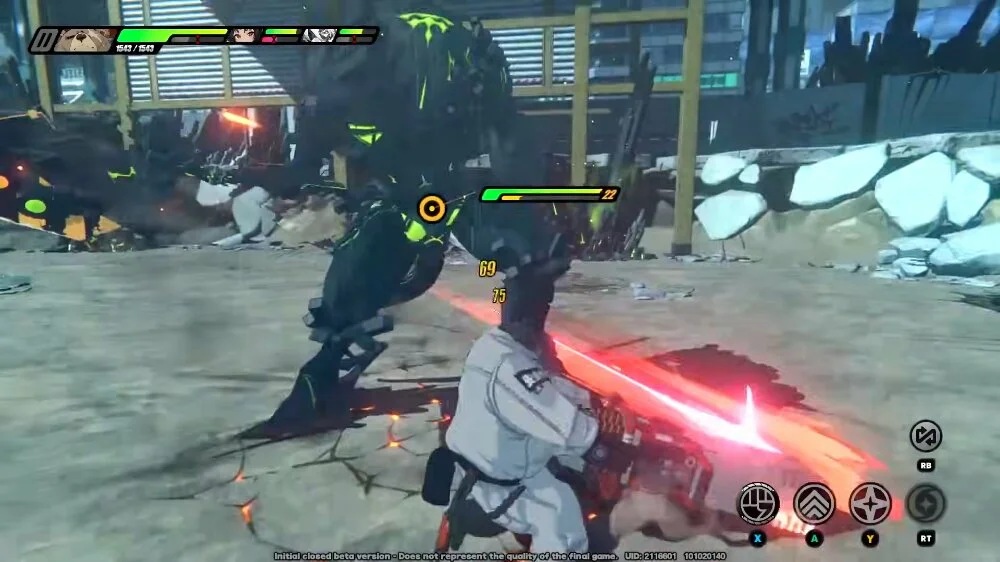Pause the game with the pause icon
The image size is (1000, 562).
click(x=42, y=40)
